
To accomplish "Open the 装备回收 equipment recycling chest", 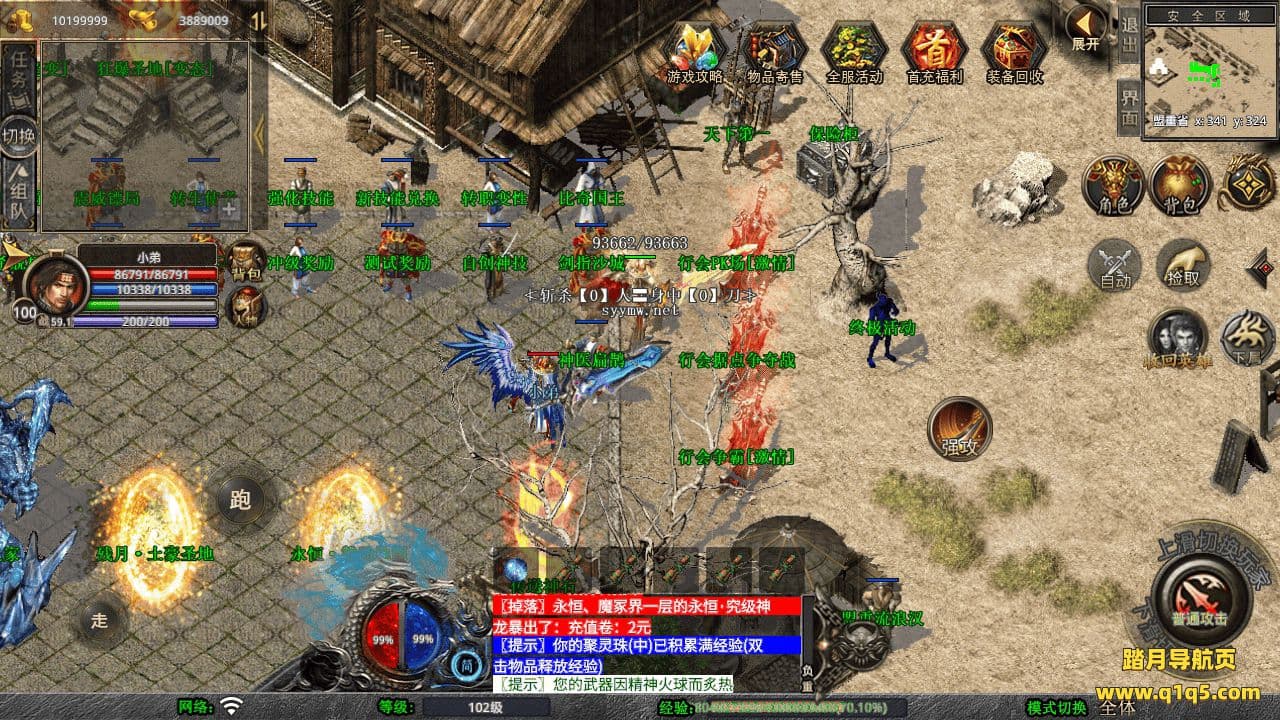I will pyautogui.click(x=1014, y=50).
